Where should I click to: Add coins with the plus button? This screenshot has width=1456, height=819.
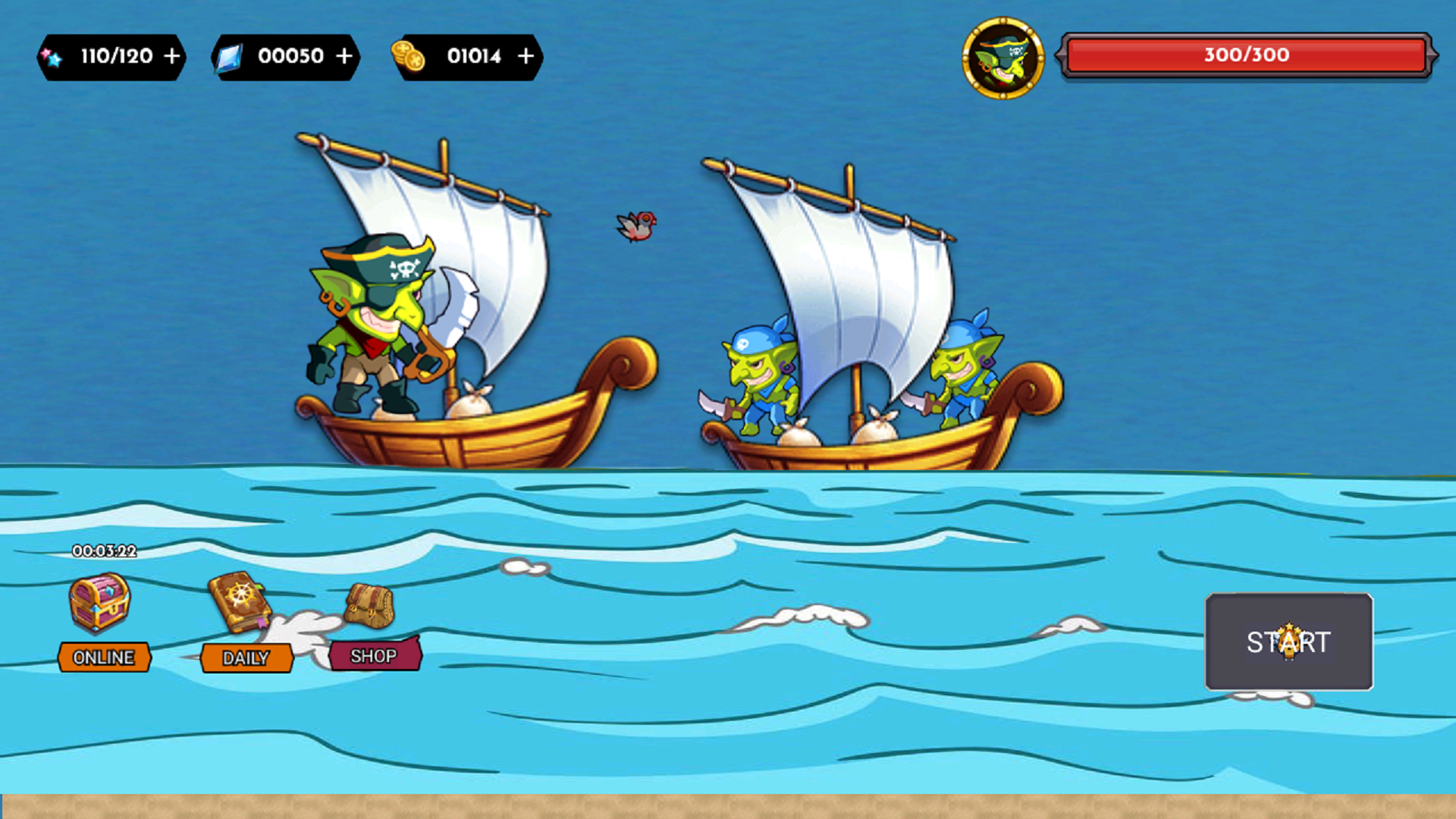(x=525, y=55)
